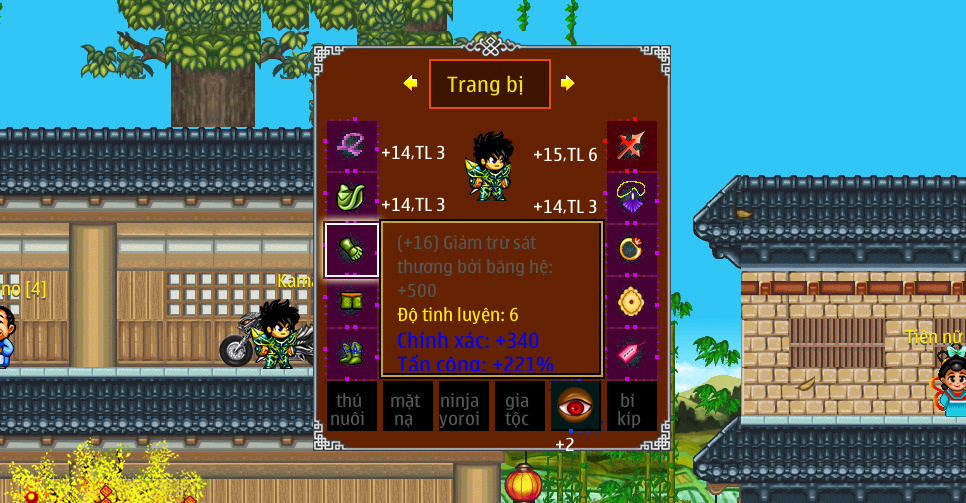Select the red weapon equipment slot
Image resolution: width=966 pixels, height=503 pixels.
(632, 146)
